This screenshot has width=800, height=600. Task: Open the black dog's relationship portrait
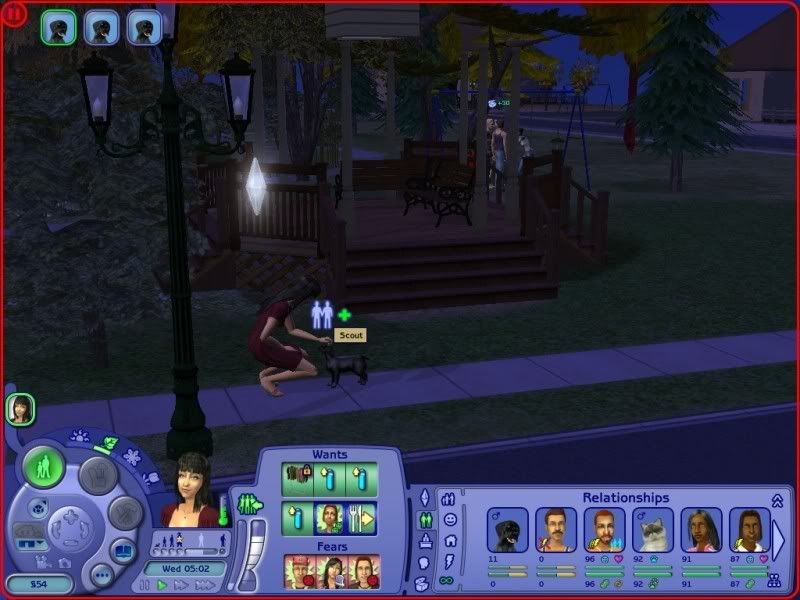(x=507, y=530)
